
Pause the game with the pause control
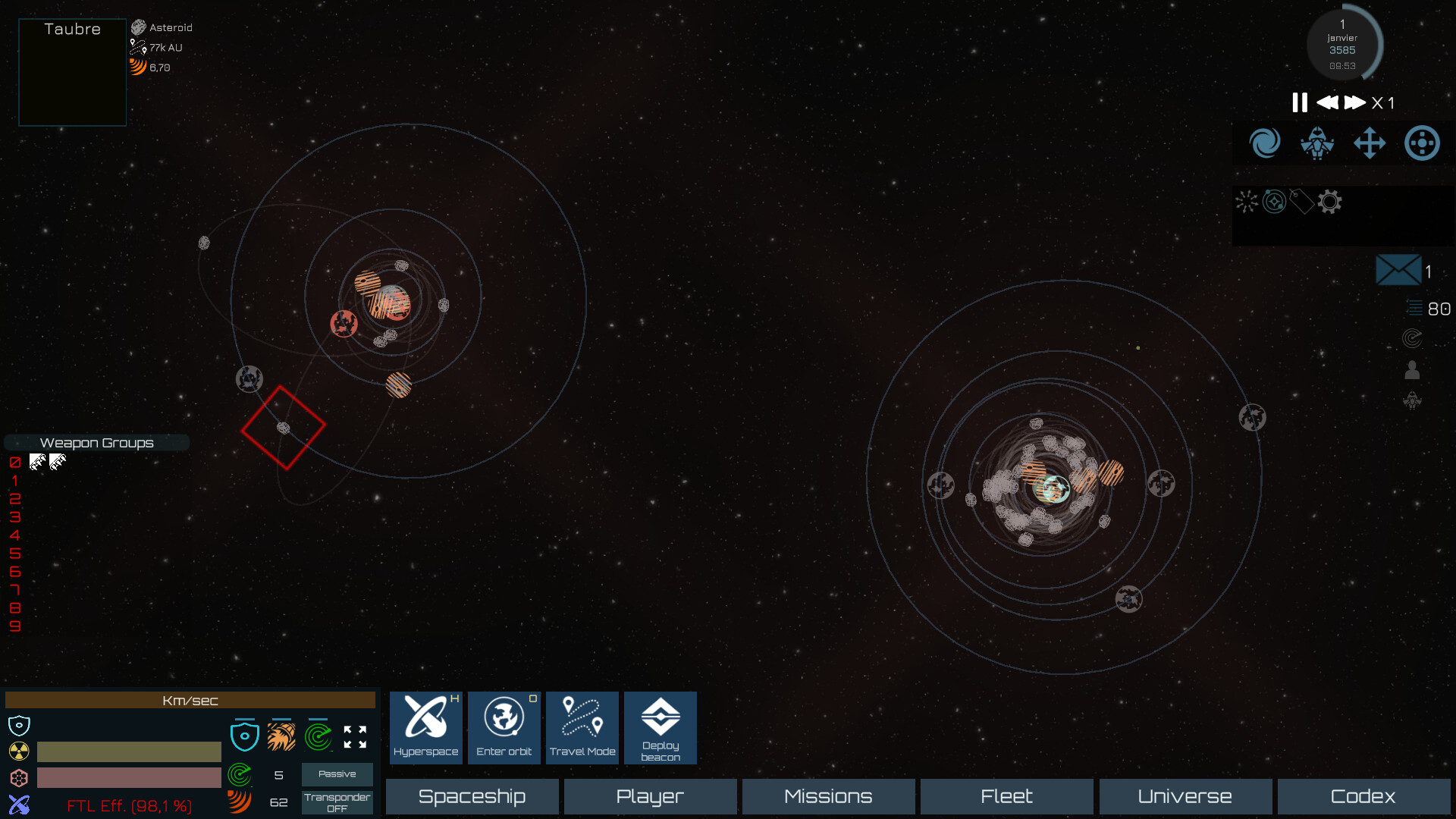pos(1299,103)
